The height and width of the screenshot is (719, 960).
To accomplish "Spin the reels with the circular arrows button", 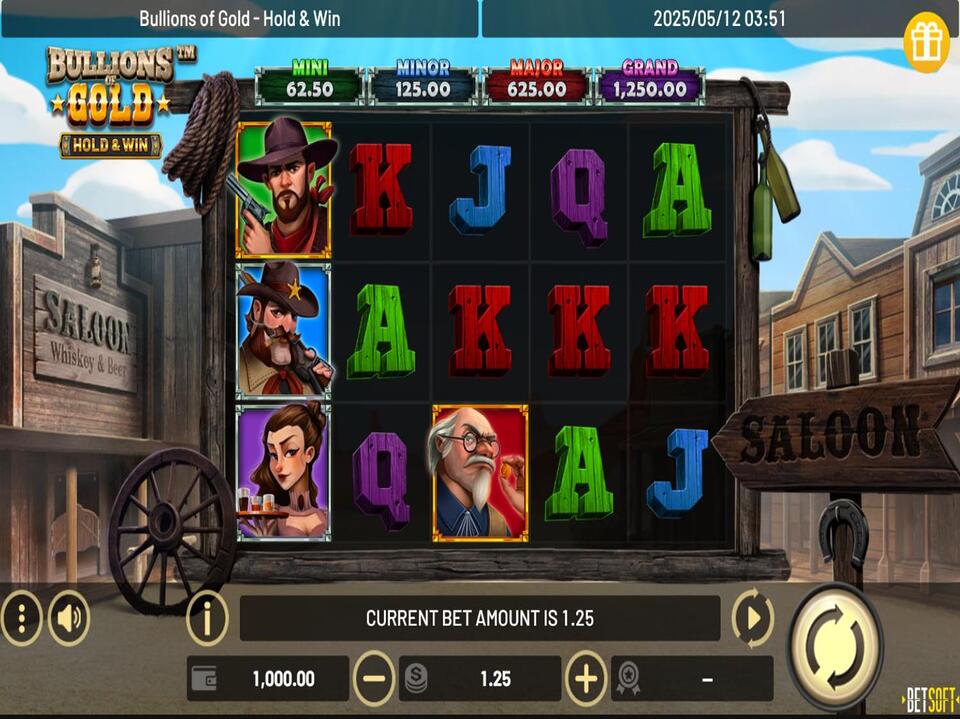I will point(835,647).
